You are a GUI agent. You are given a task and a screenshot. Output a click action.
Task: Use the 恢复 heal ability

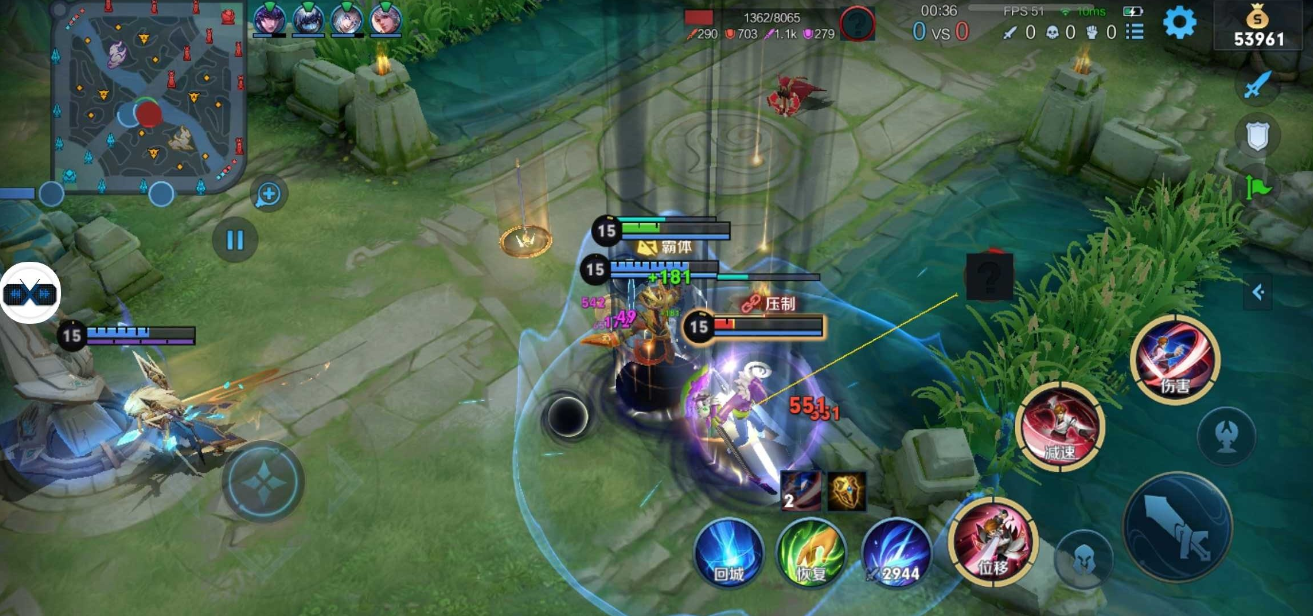coord(812,552)
